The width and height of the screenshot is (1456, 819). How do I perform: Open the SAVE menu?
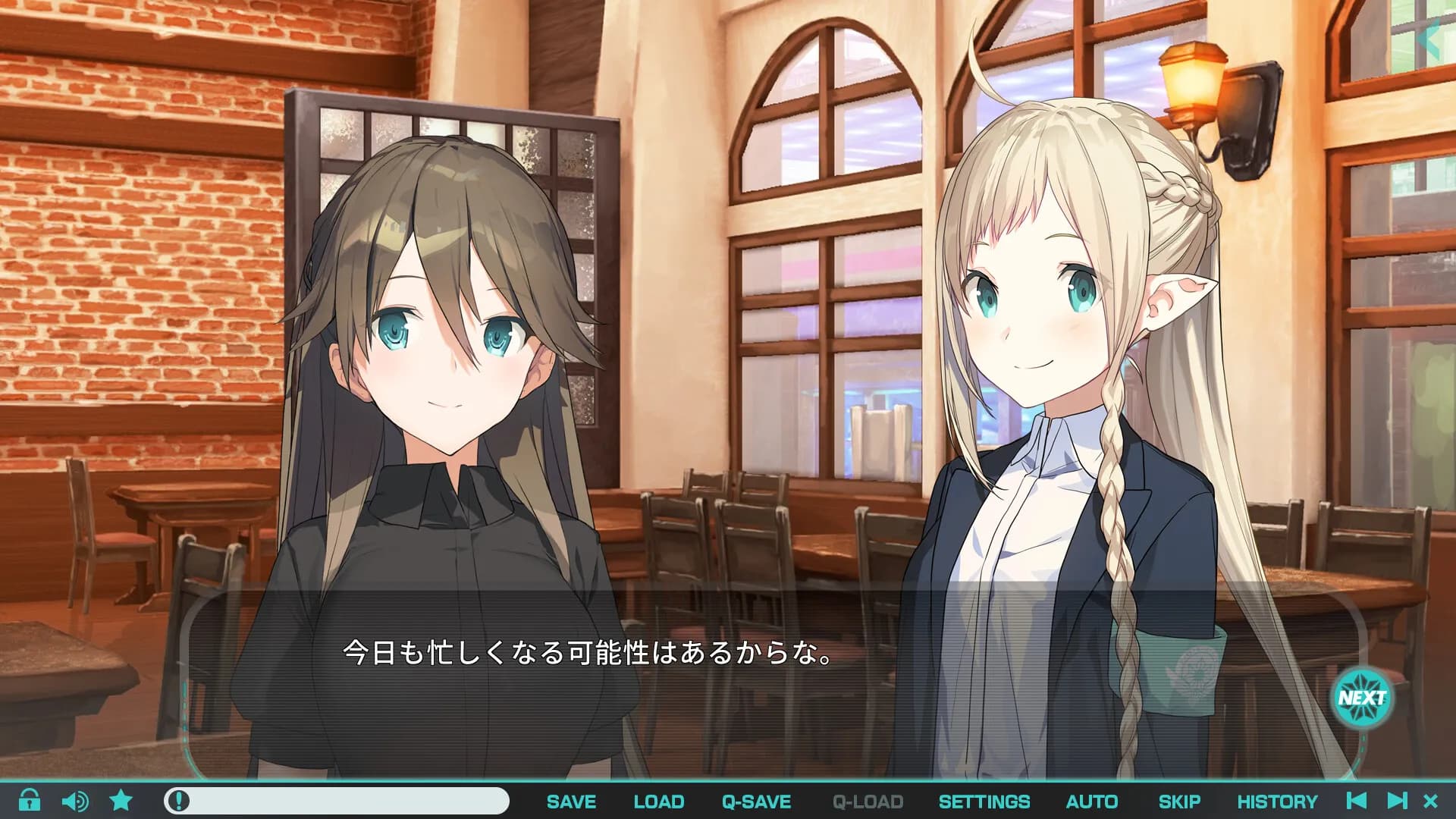point(571,802)
